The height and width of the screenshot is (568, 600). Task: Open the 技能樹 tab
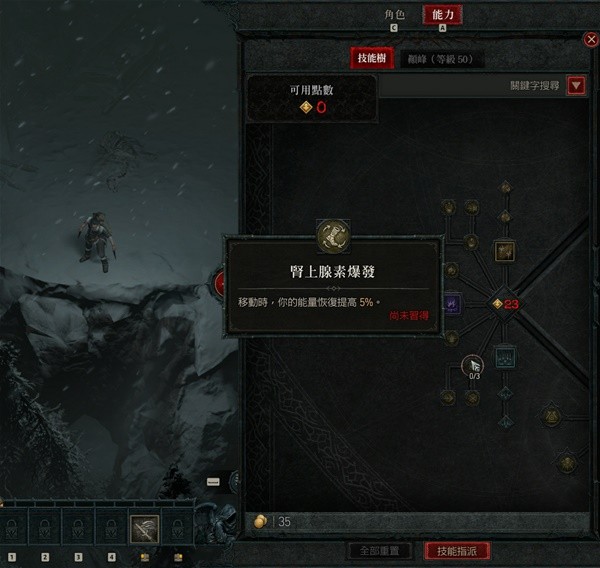click(367, 59)
